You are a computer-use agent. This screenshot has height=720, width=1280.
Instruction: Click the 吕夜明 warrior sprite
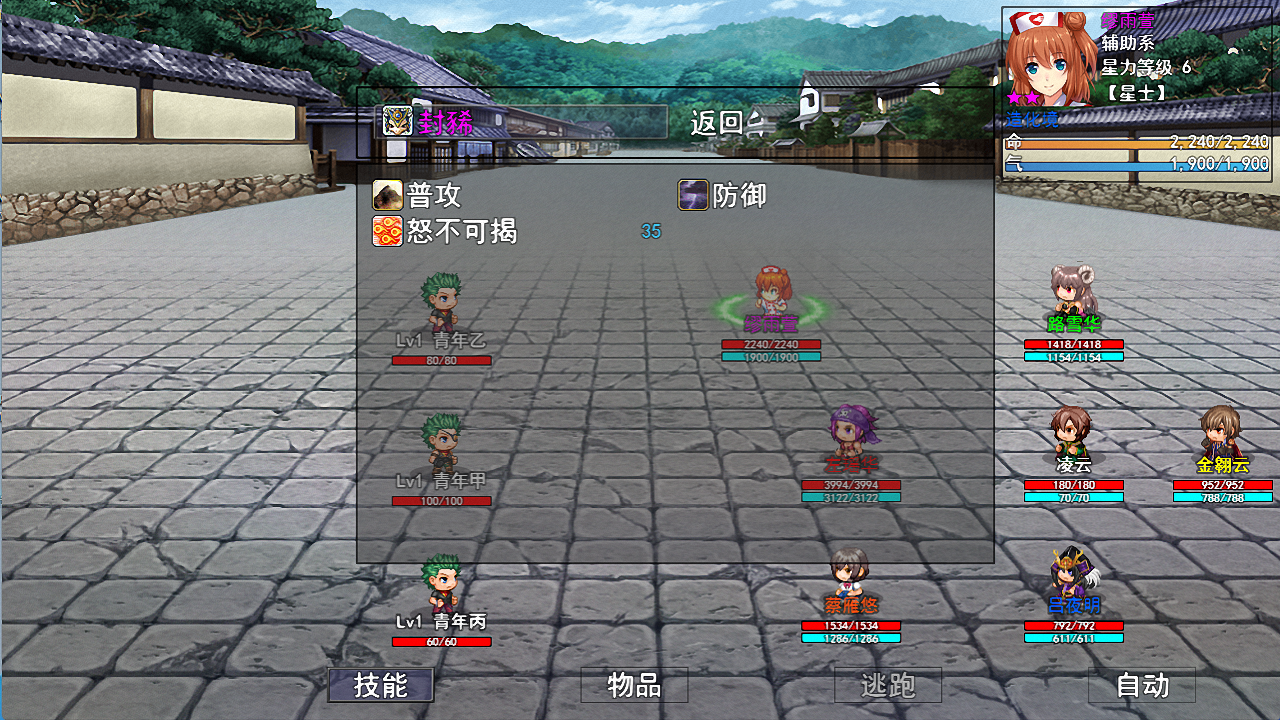tap(1072, 575)
